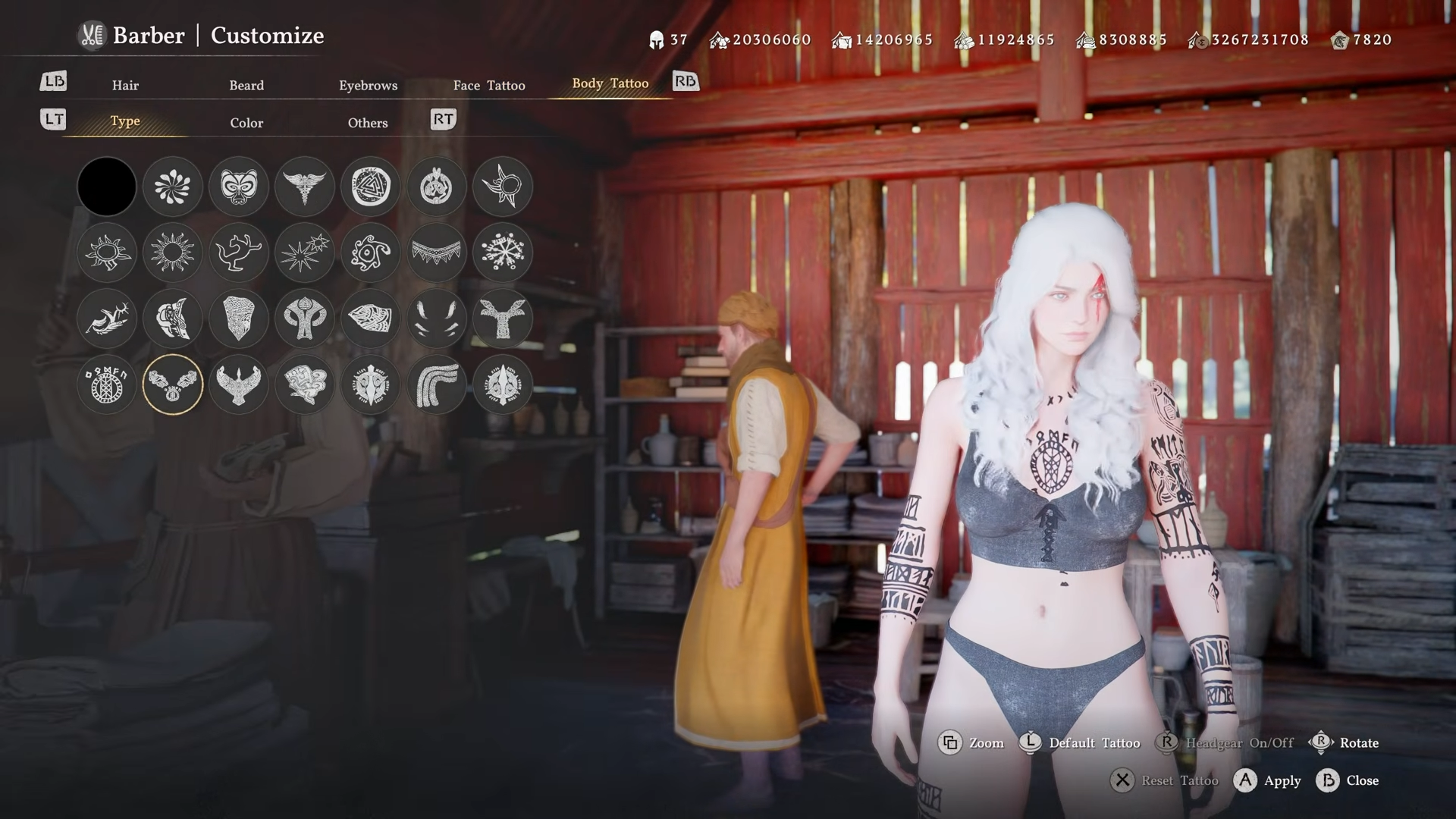Open the Beard tab
Screen dimensions: 1456x819
[x=246, y=85]
